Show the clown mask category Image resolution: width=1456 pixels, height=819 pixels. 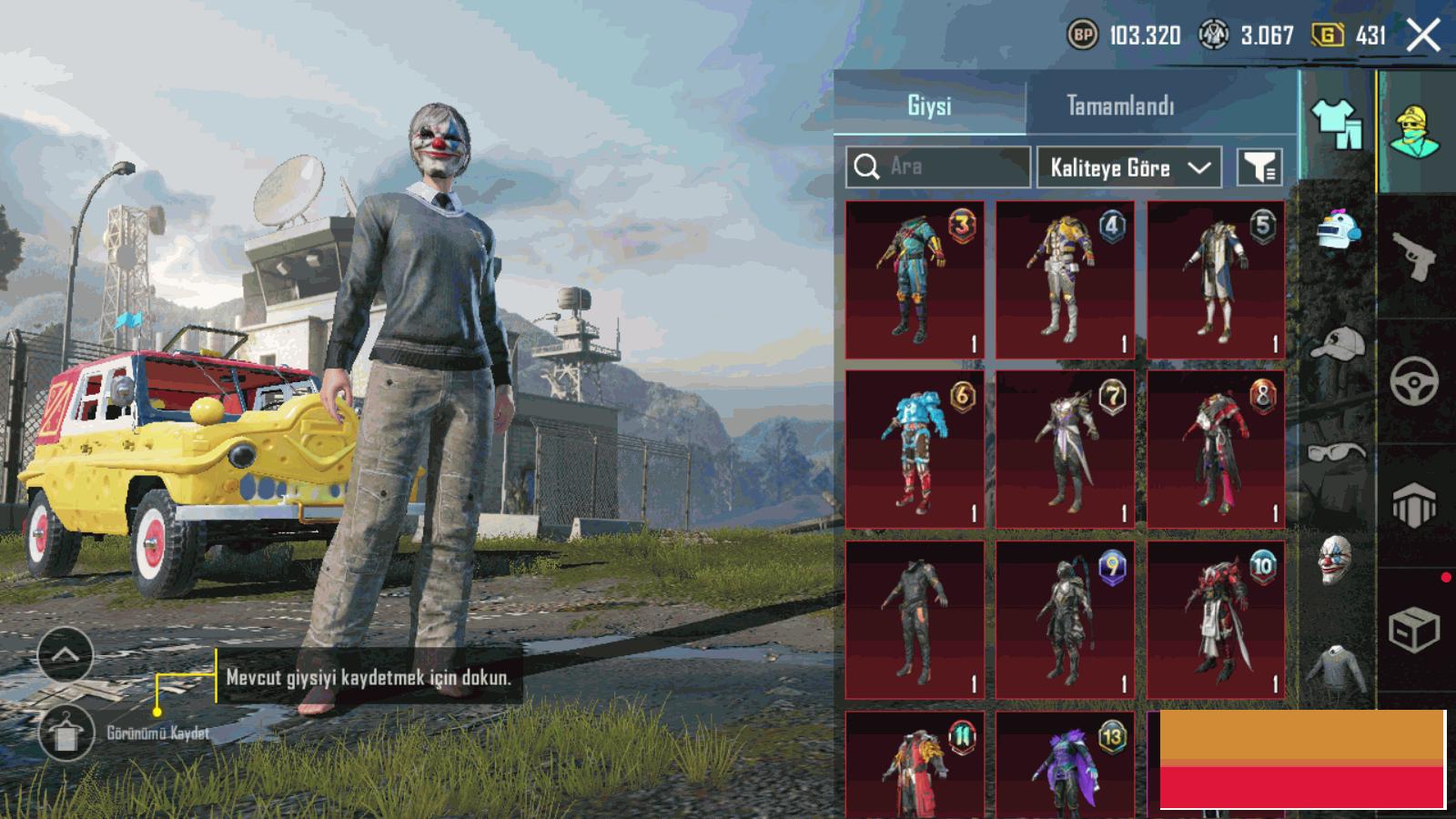tap(1336, 559)
